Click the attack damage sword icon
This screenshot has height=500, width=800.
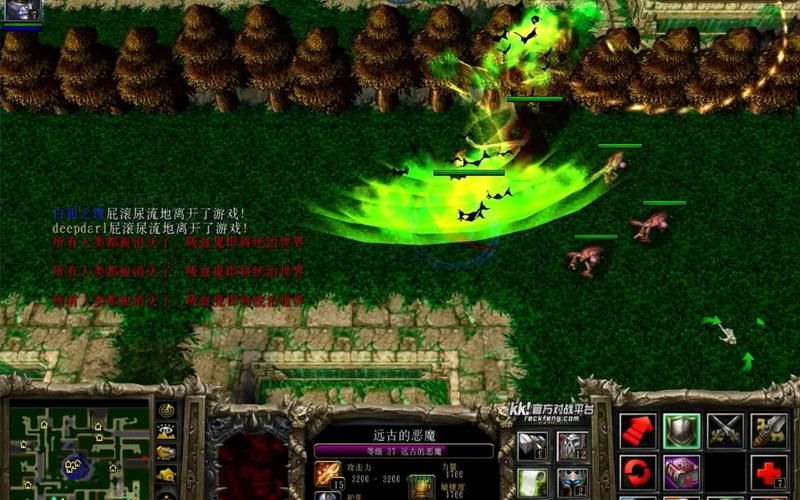327,473
